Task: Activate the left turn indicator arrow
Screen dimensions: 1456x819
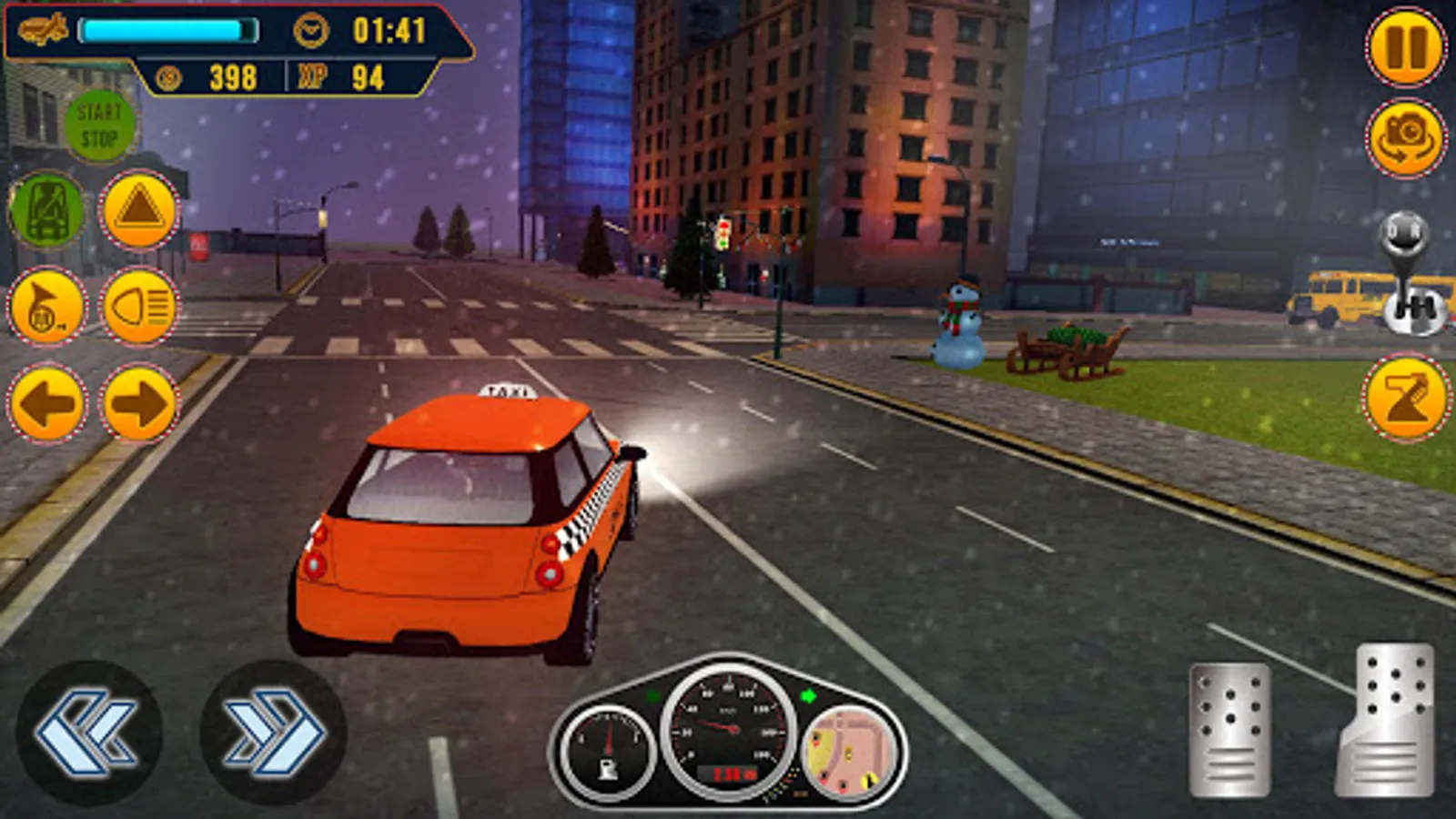Action: 47,402
